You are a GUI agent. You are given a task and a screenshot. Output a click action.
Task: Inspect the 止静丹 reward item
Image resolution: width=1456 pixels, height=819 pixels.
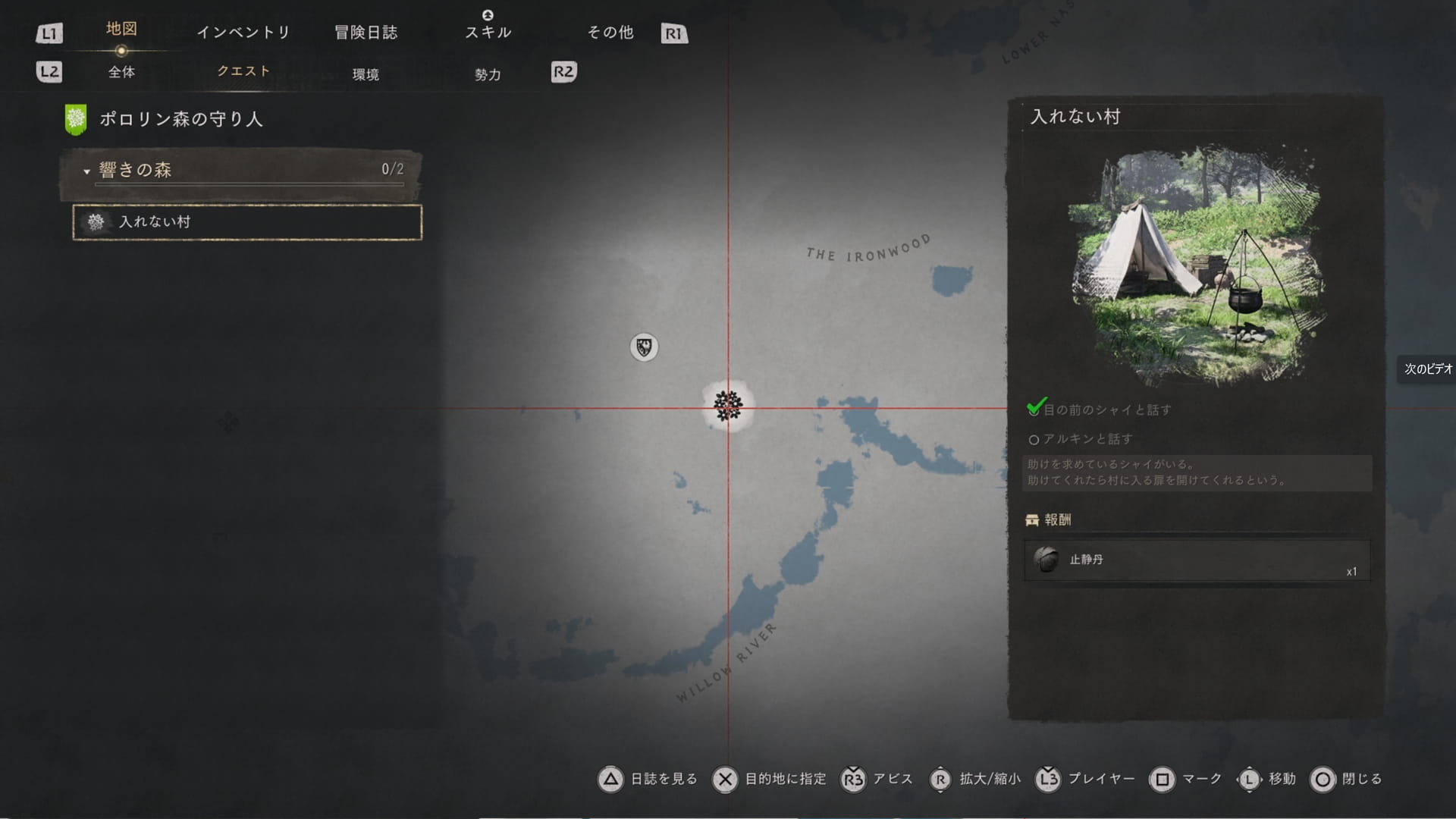(1197, 560)
